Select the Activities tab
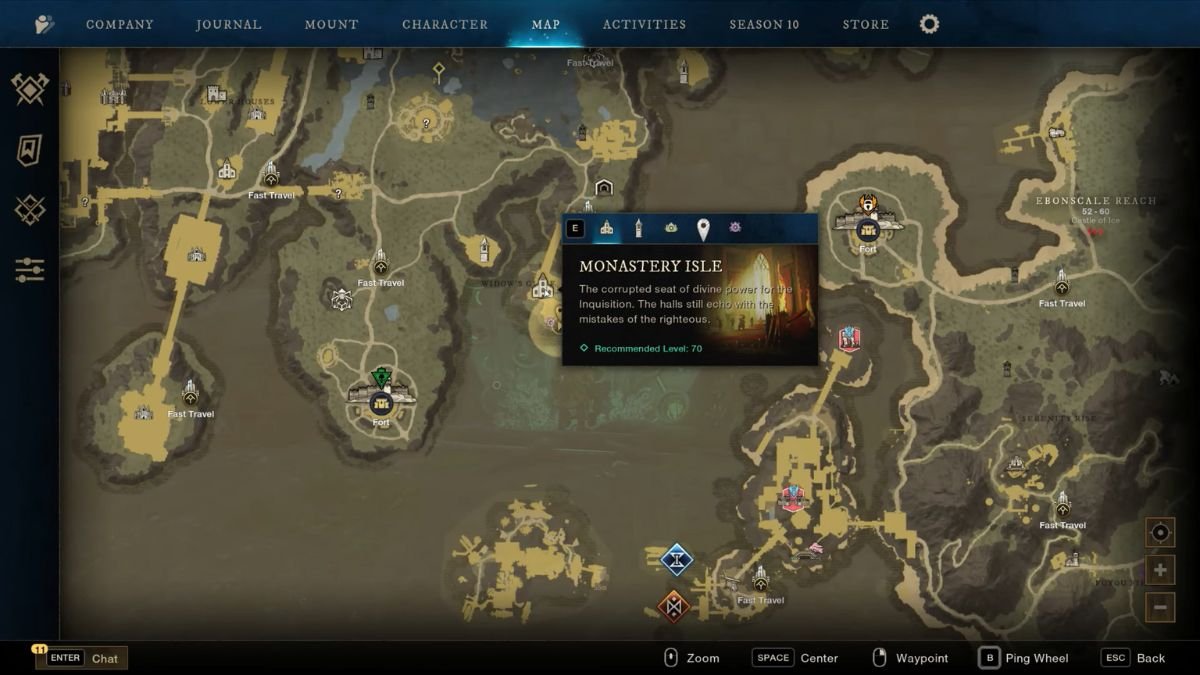The image size is (1200, 675). pyautogui.click(x=644, y=24)
